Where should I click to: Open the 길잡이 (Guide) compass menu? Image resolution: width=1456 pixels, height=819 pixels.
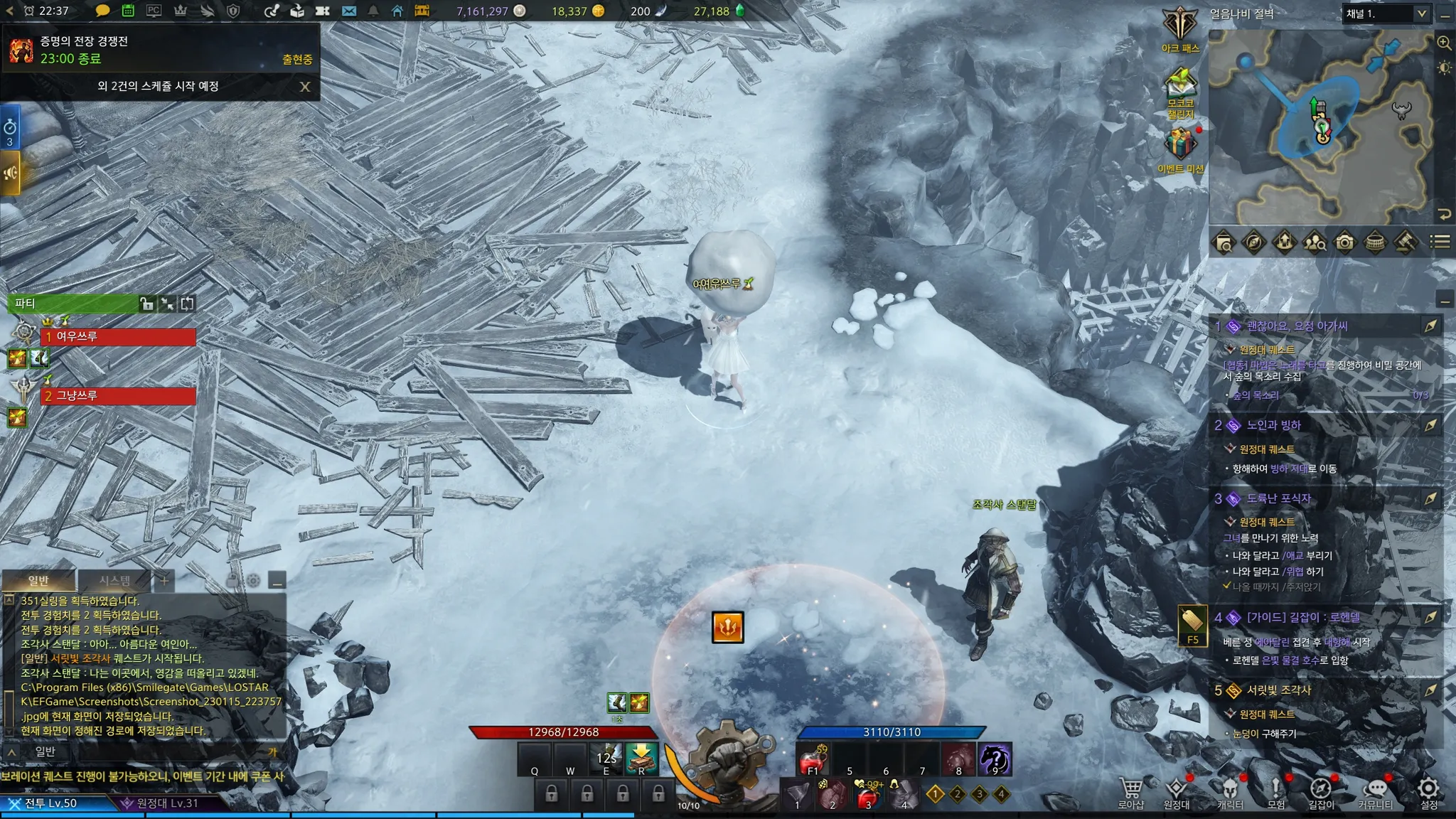point(1321,792)
